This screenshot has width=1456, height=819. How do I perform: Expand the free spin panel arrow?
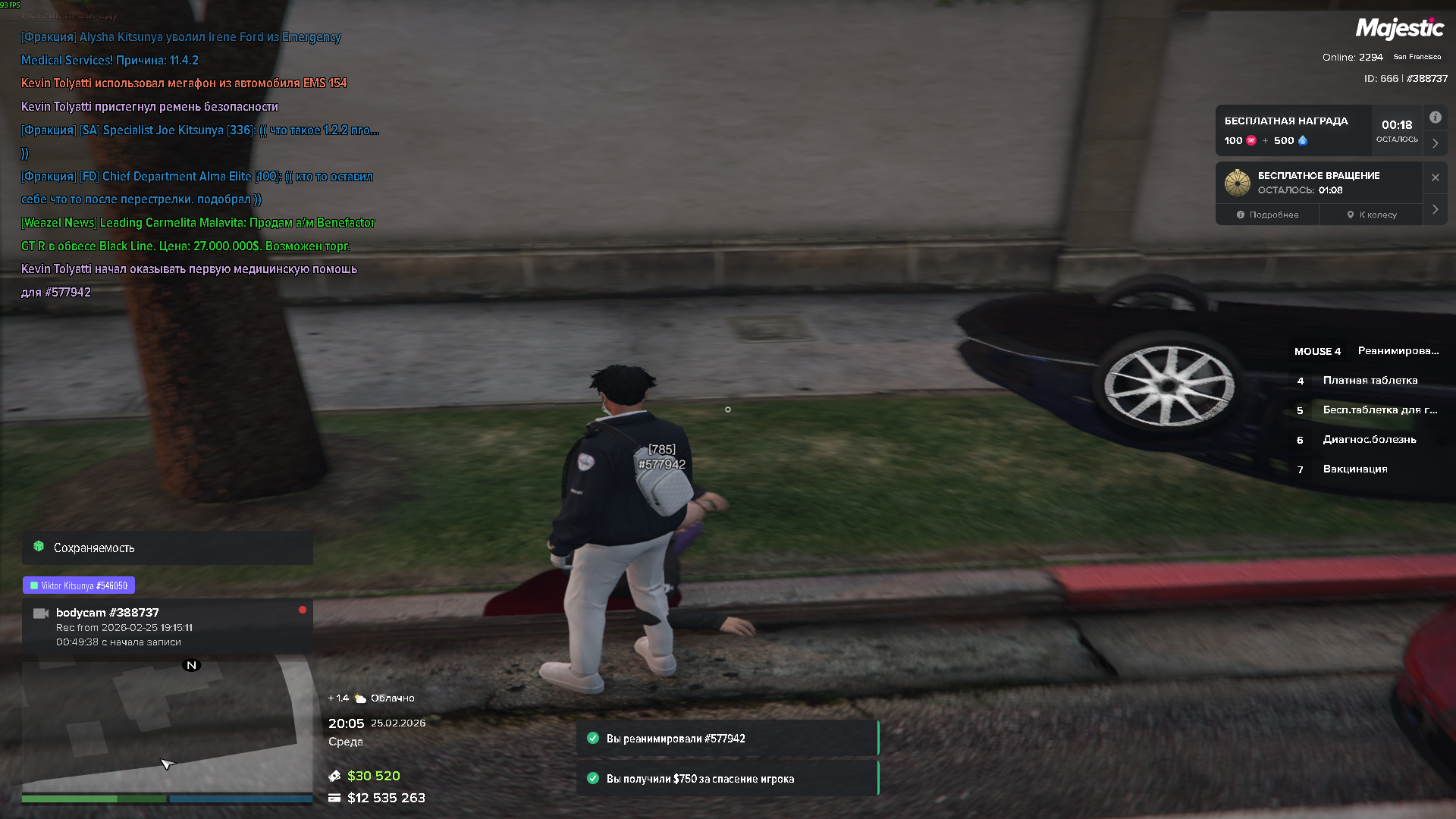click(1435, 209)
